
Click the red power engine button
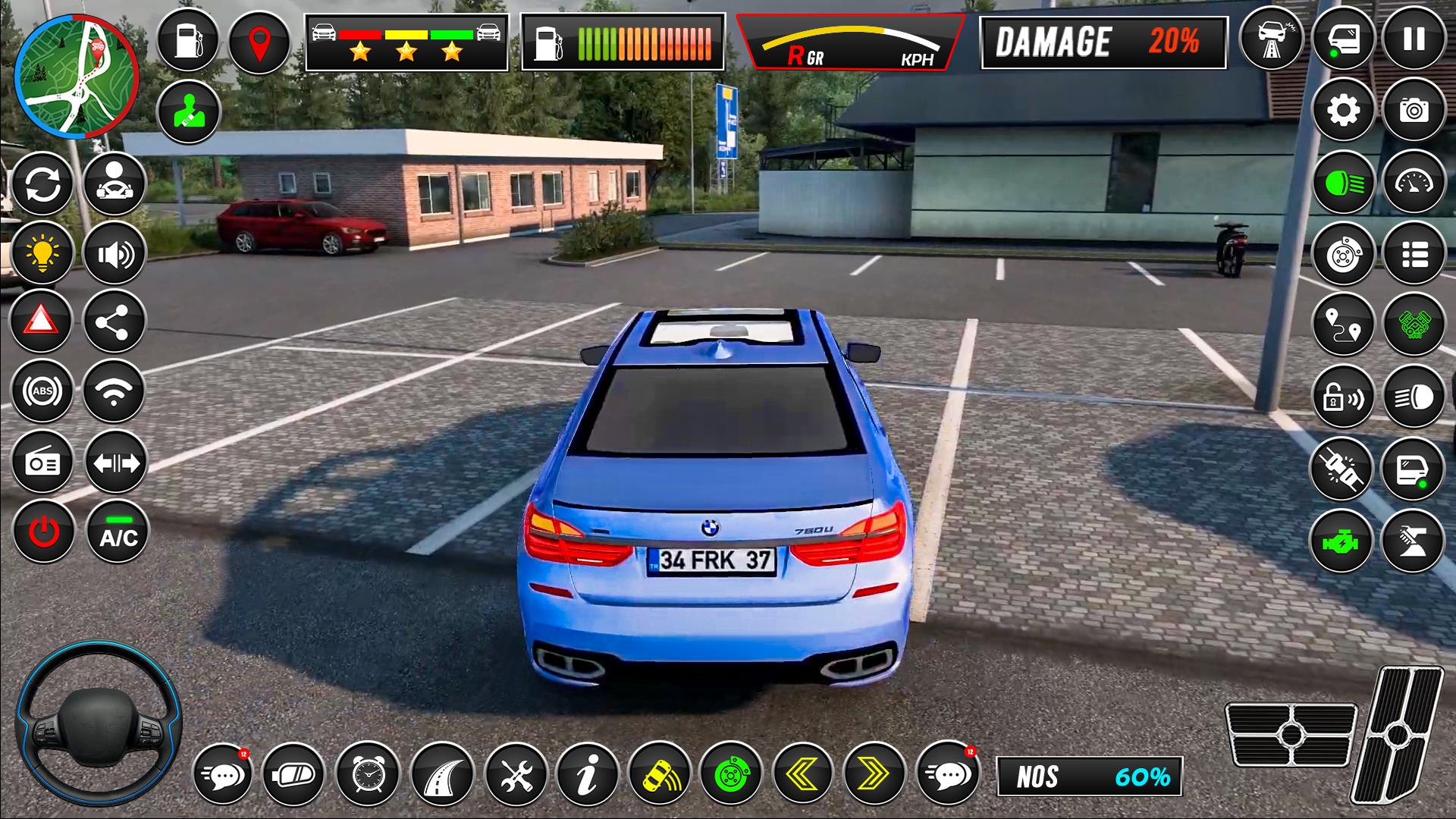(43, 532)
